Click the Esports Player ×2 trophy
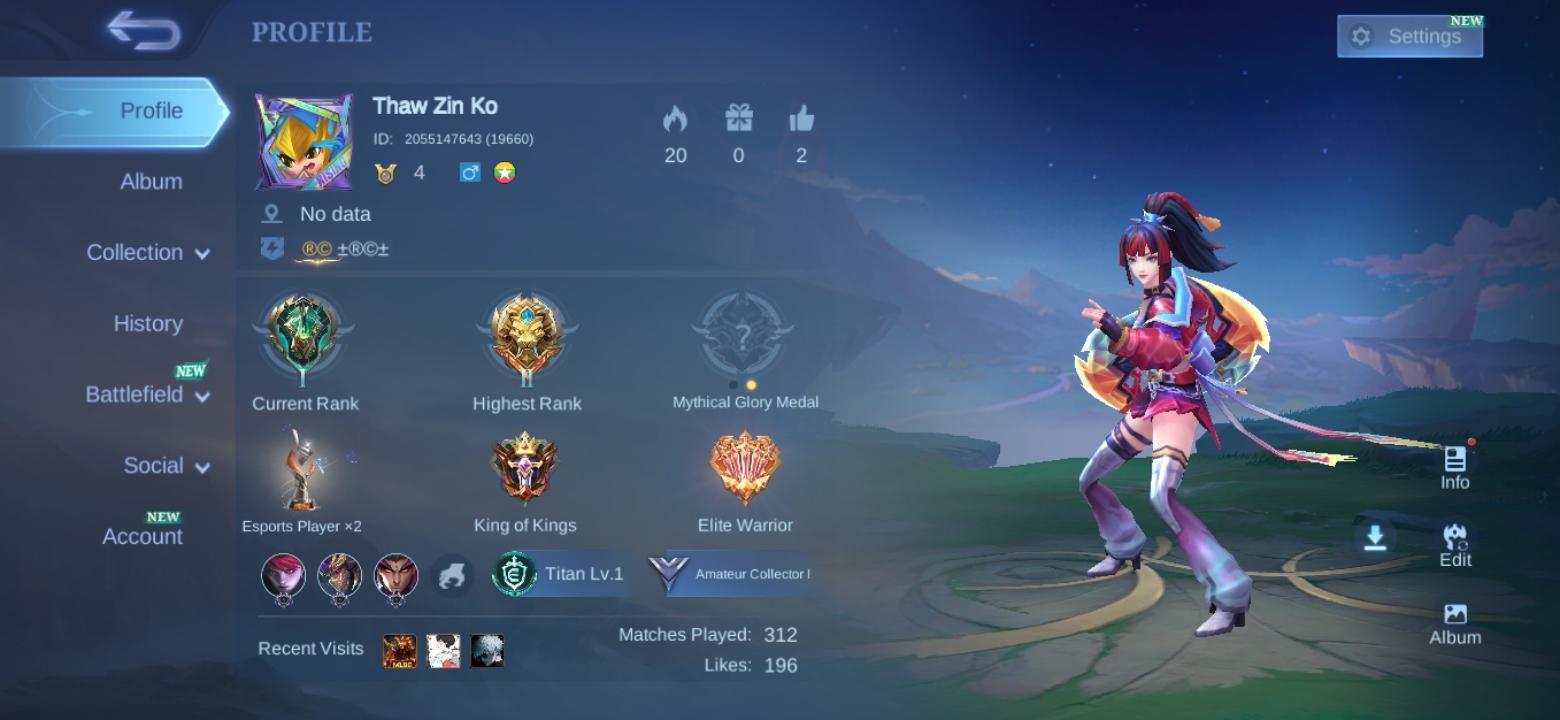The height and width of the screenshot is (720, 1560). click(303, 465)
